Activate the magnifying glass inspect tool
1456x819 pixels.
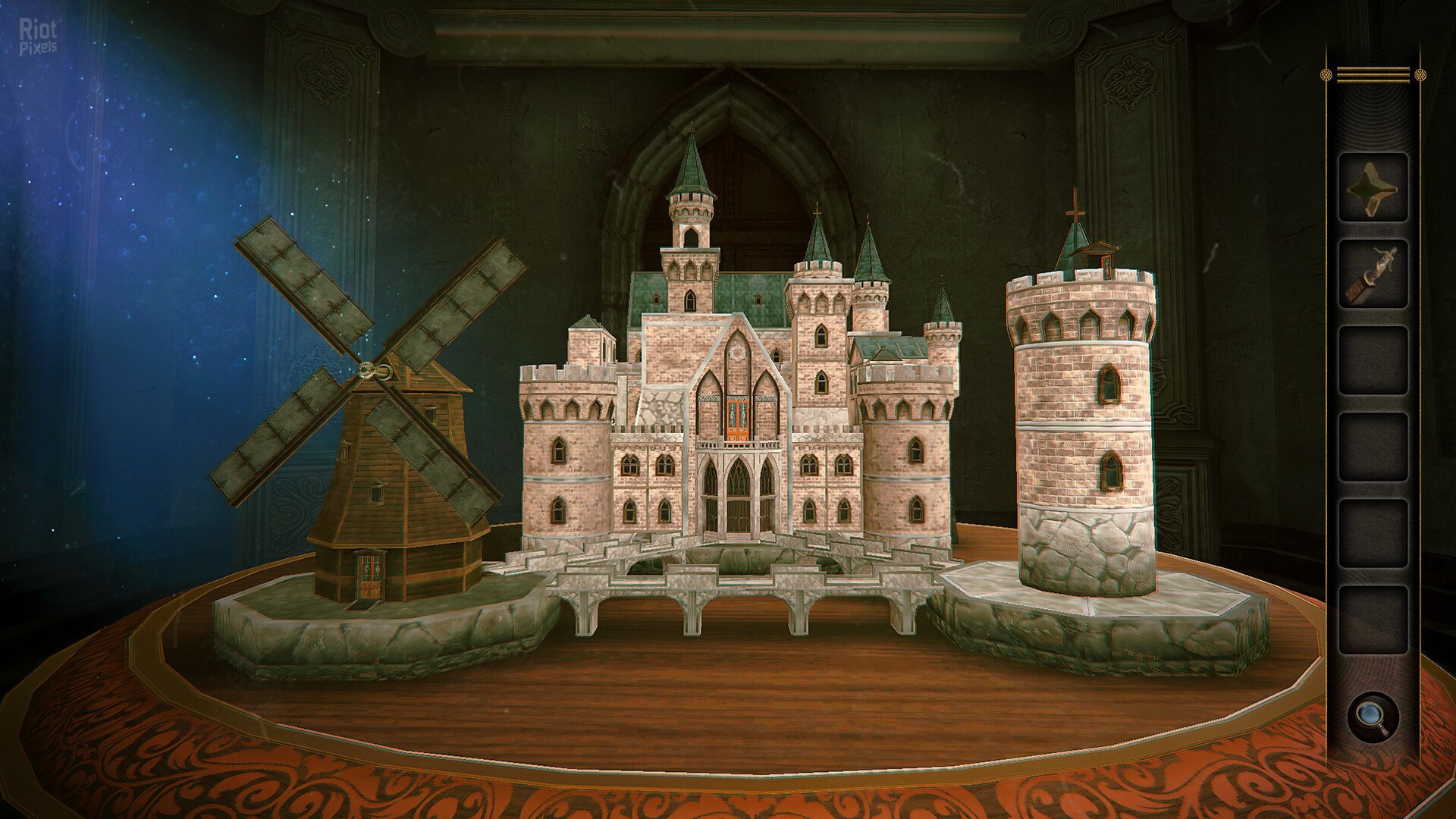pyautogui.click(x=1373, y=717)
